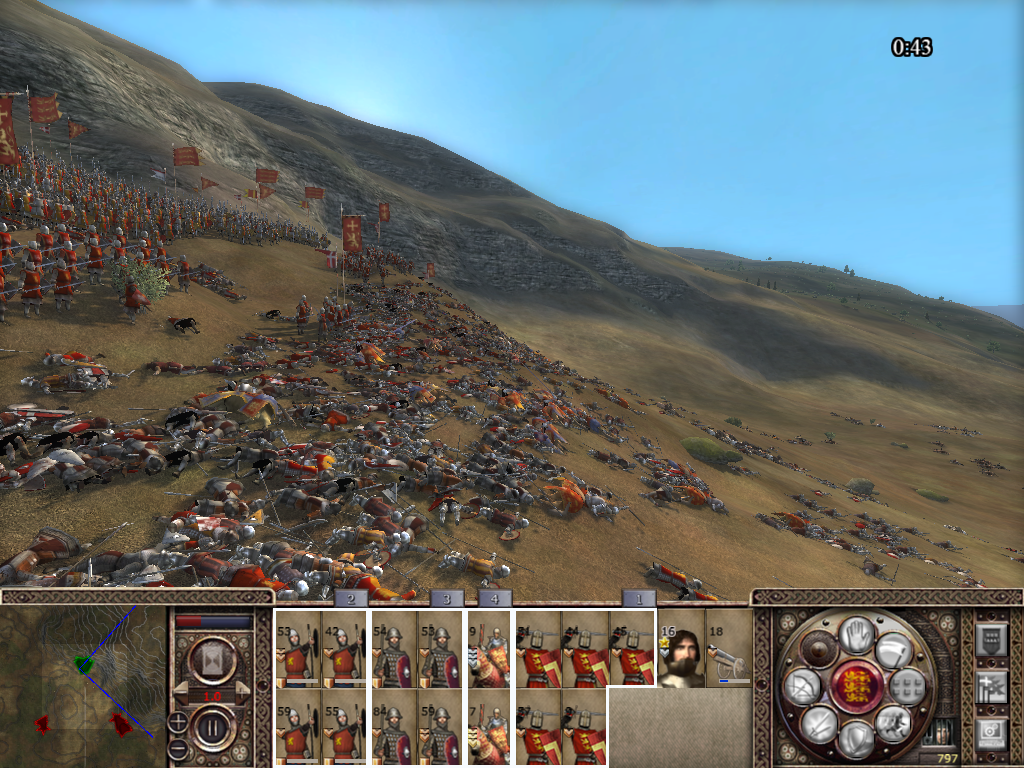Select group 1 tab

(x=639, y=598)
